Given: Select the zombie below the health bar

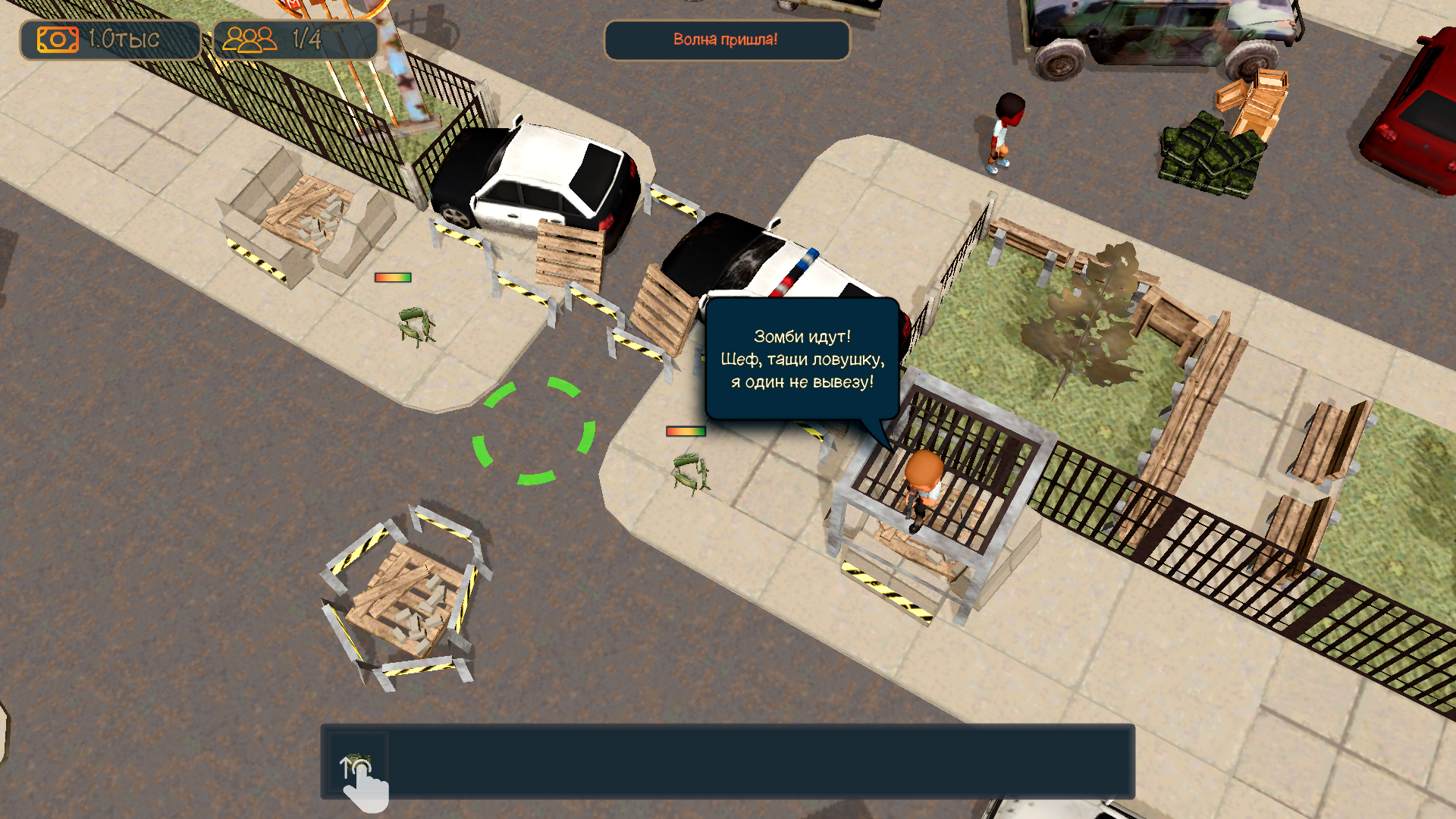Looking at the screenshot, I should (690, 474).
